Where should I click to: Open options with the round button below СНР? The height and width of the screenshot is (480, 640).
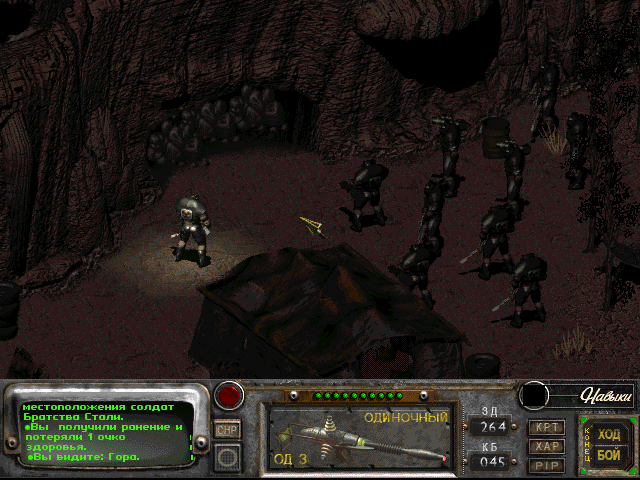[x=228, y=457]
